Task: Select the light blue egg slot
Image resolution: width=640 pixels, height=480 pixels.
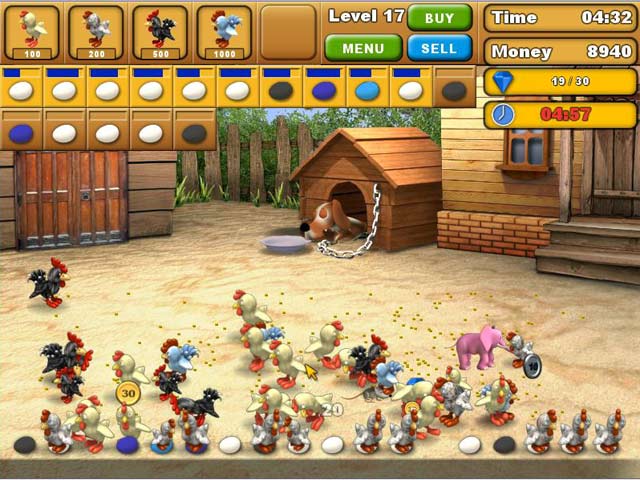Action: 367,91
